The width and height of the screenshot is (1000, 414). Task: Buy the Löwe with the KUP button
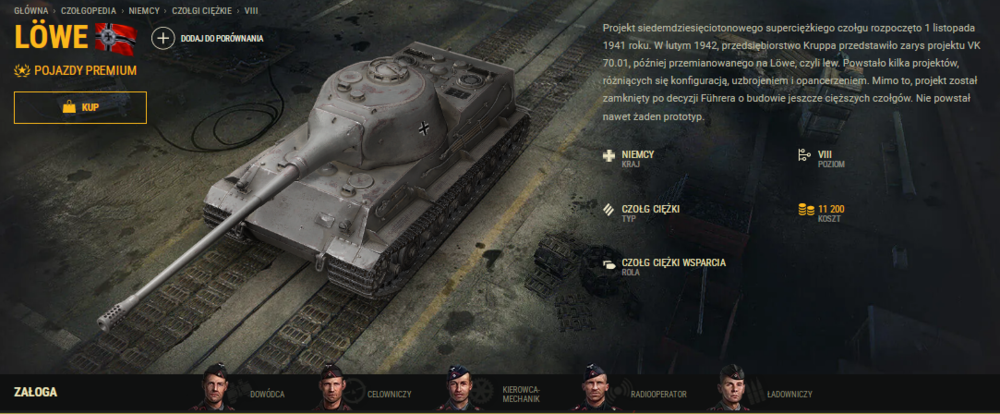80,107
